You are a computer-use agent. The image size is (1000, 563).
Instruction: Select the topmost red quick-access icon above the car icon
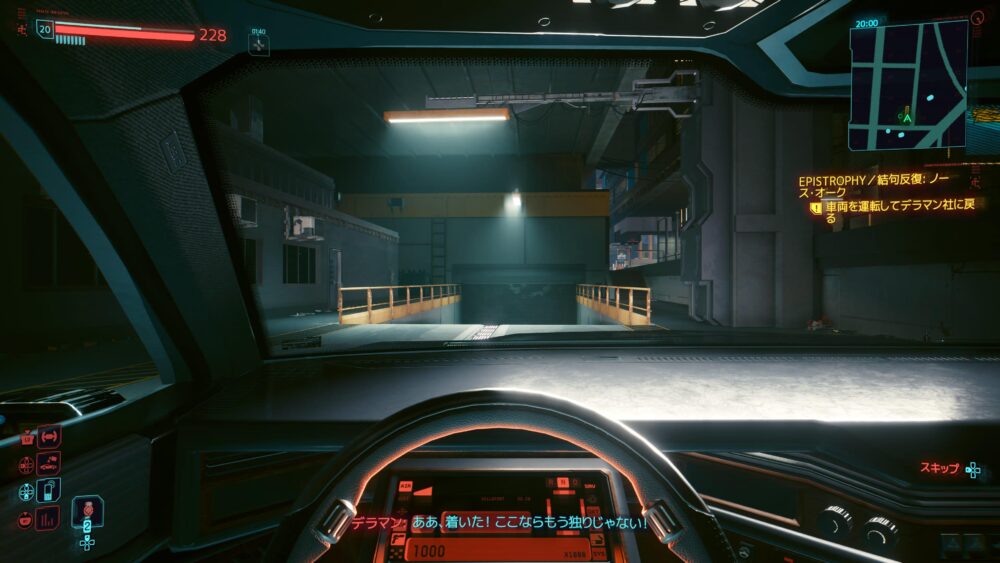coord(48,436)
